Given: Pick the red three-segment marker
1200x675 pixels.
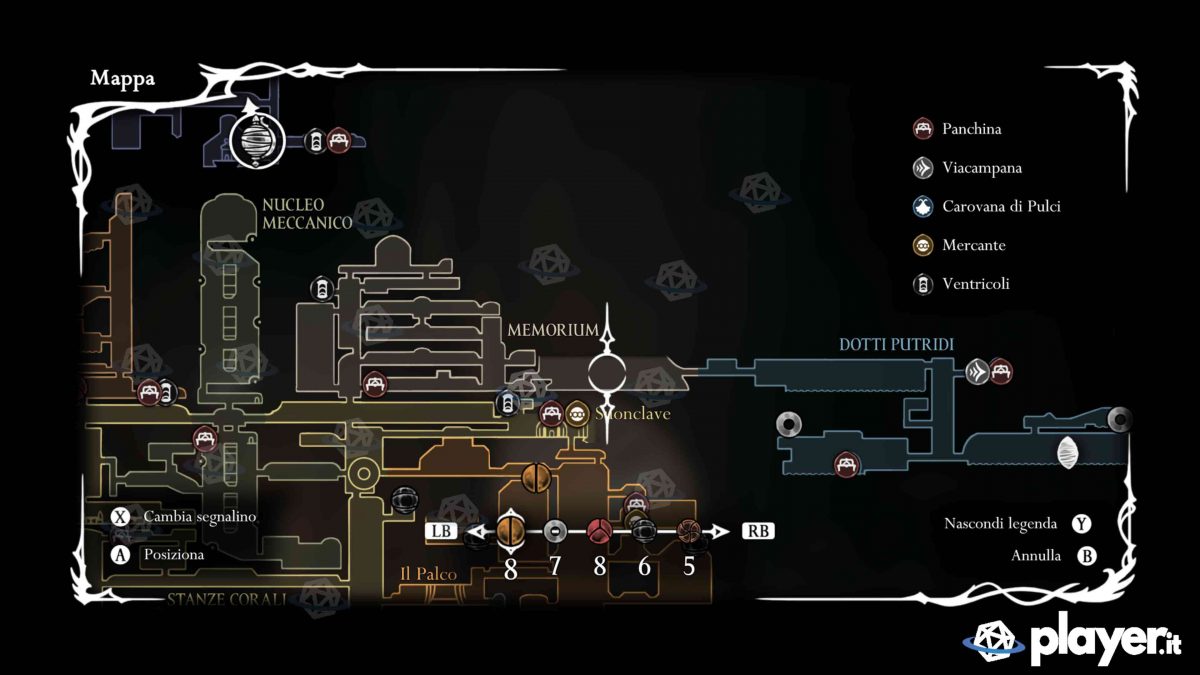Looking at the screenshot, I should [x=599, y=531].
